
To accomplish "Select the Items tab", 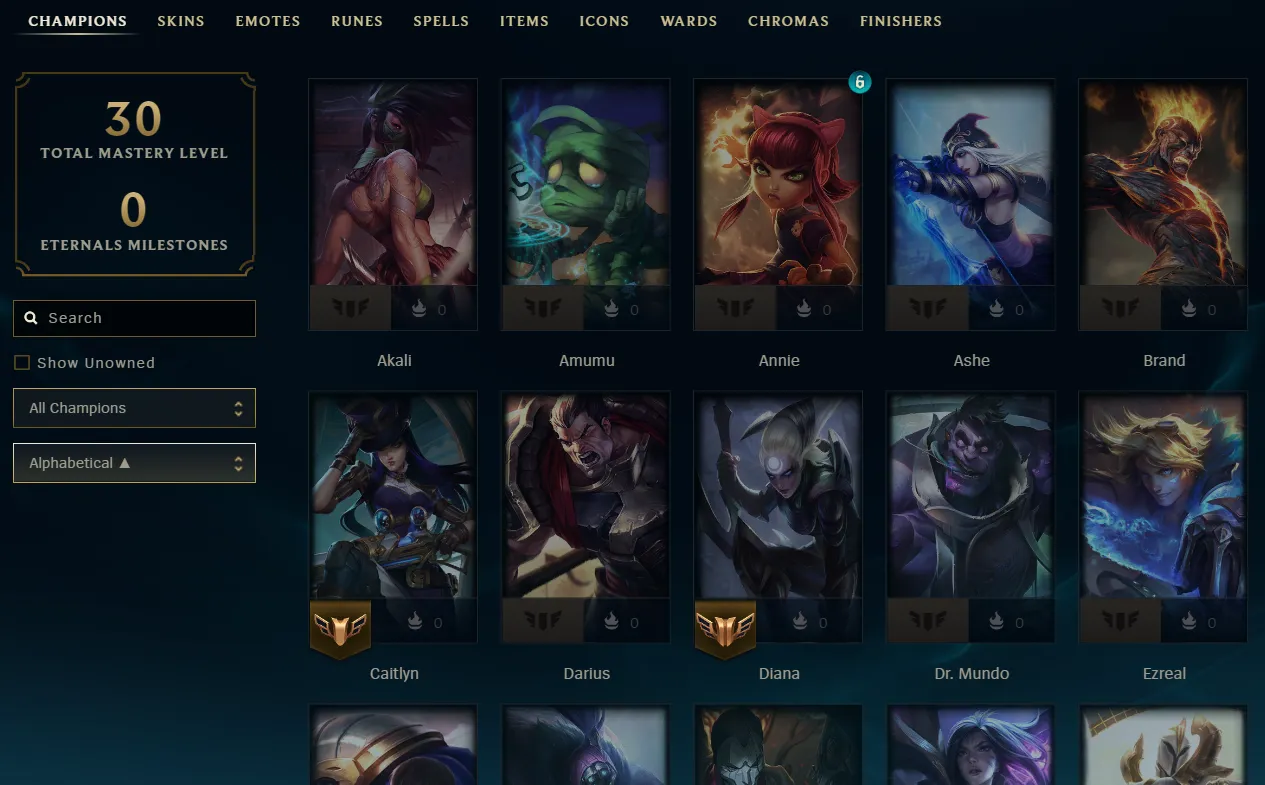I will [x=524, y=21].
